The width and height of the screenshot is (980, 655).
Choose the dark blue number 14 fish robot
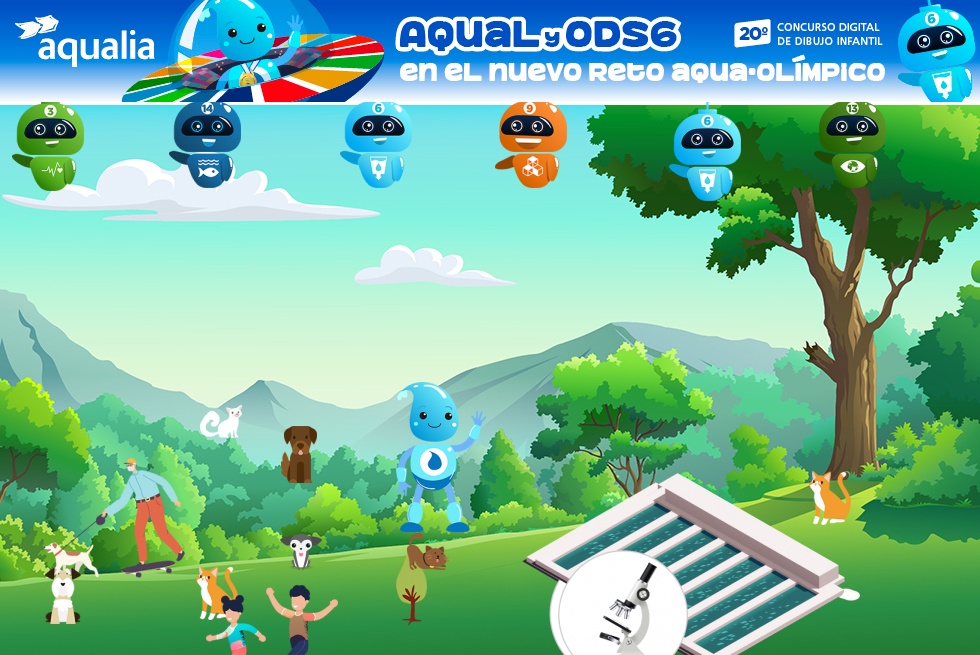(207, 145)
